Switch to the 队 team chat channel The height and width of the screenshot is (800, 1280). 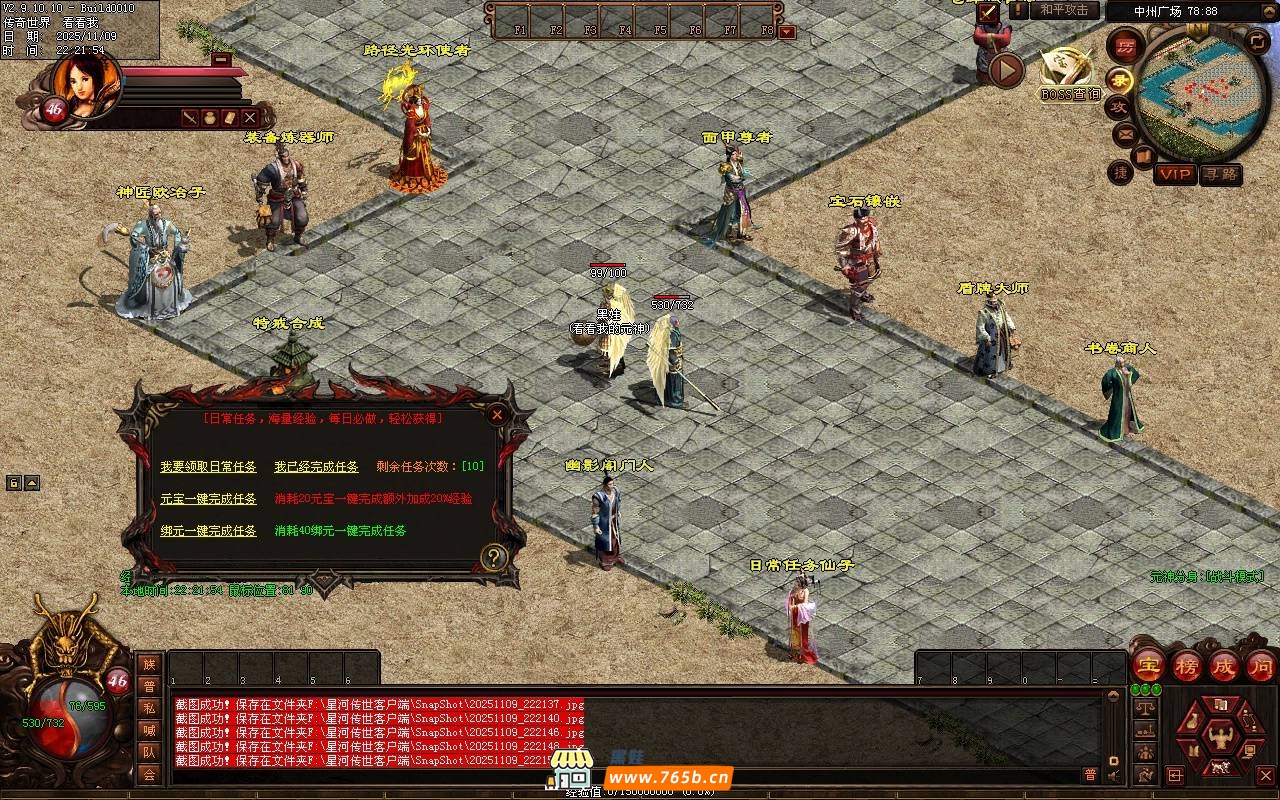(x=149, y=752)
